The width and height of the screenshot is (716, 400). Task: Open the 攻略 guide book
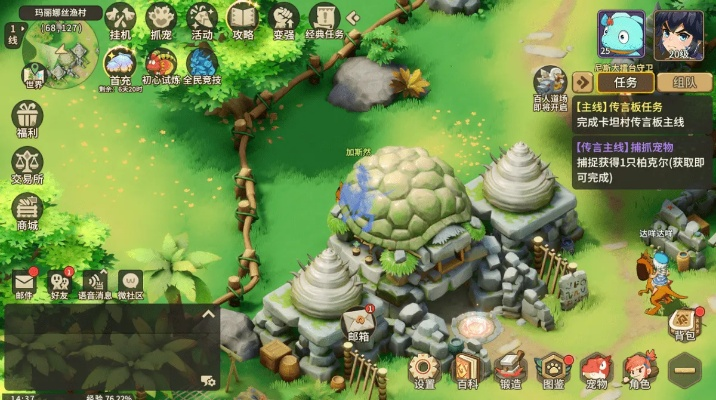(x=243, y=19)
